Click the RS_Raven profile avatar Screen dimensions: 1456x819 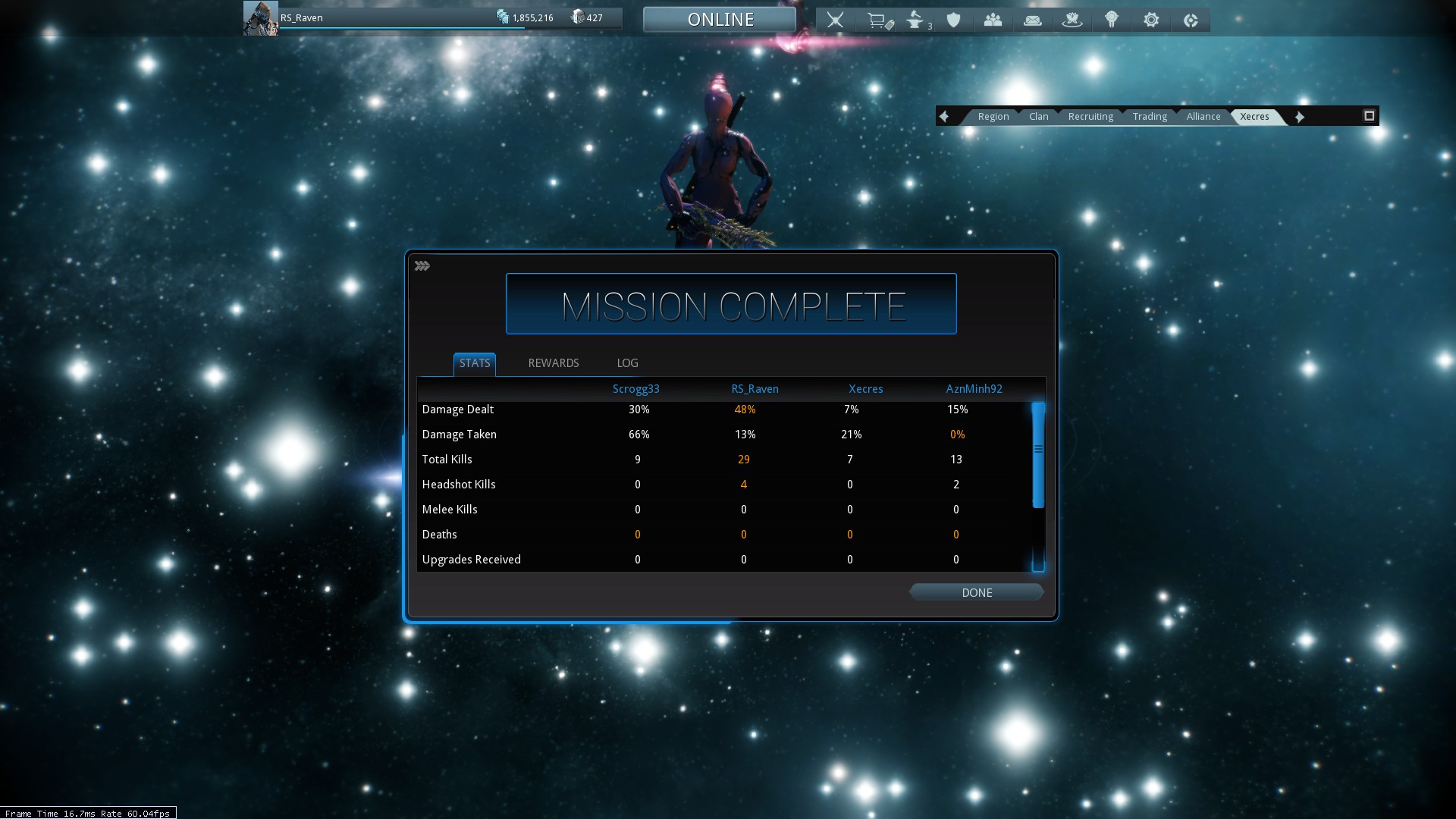(x=260, y=18)
